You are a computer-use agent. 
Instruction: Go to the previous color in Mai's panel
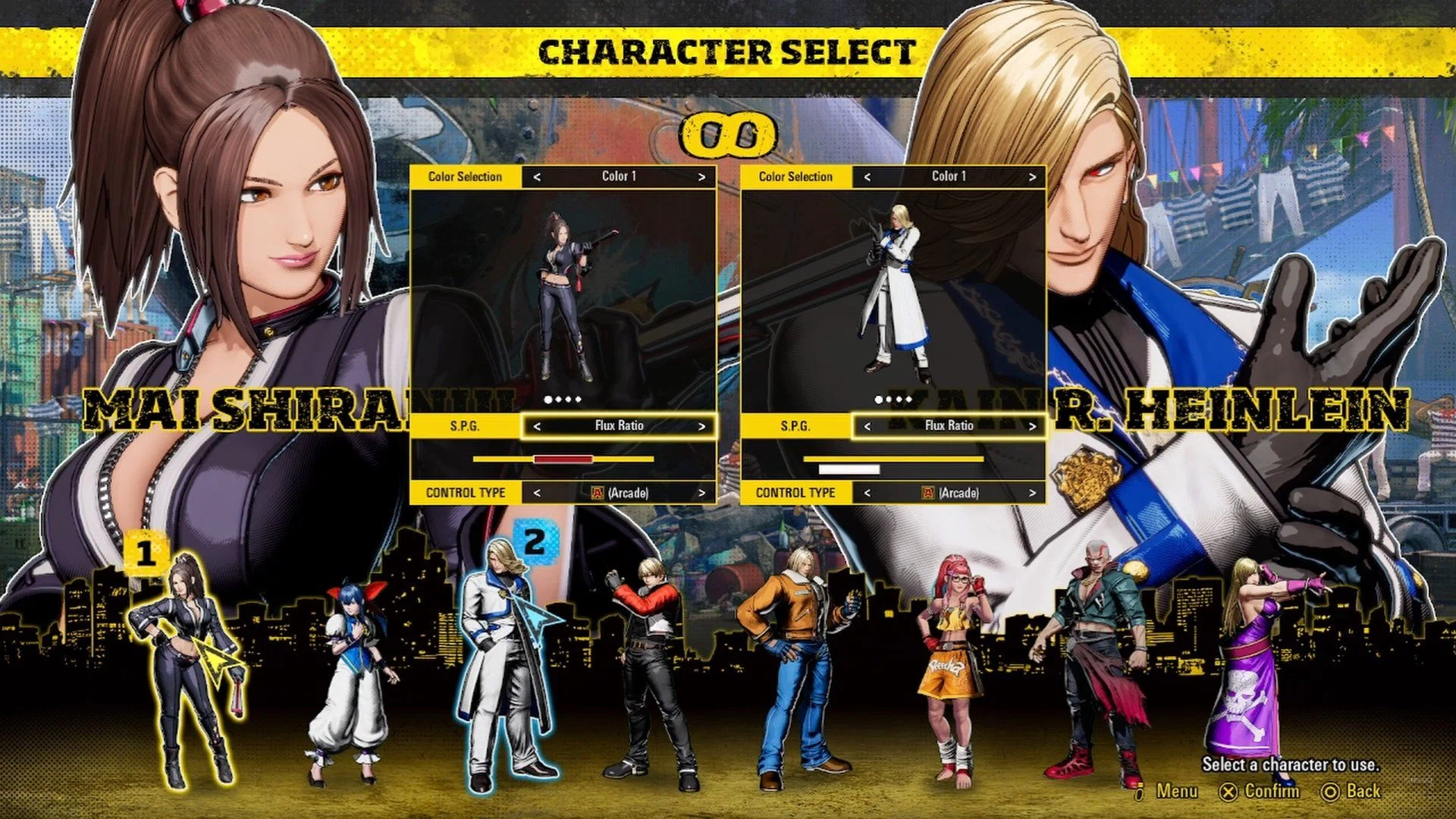click(537, 177)
